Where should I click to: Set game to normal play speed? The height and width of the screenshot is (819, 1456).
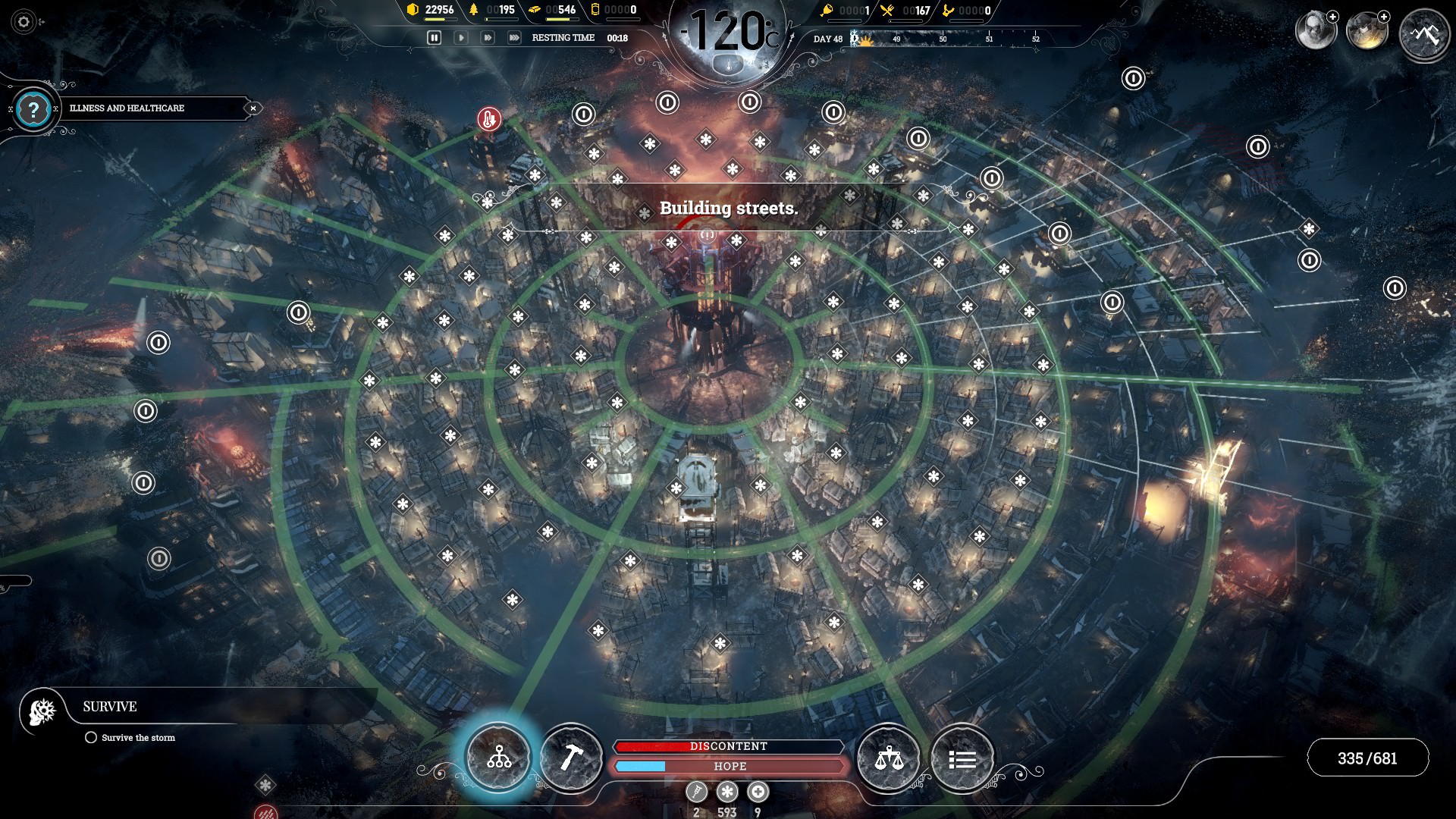(x=460, y=37)
